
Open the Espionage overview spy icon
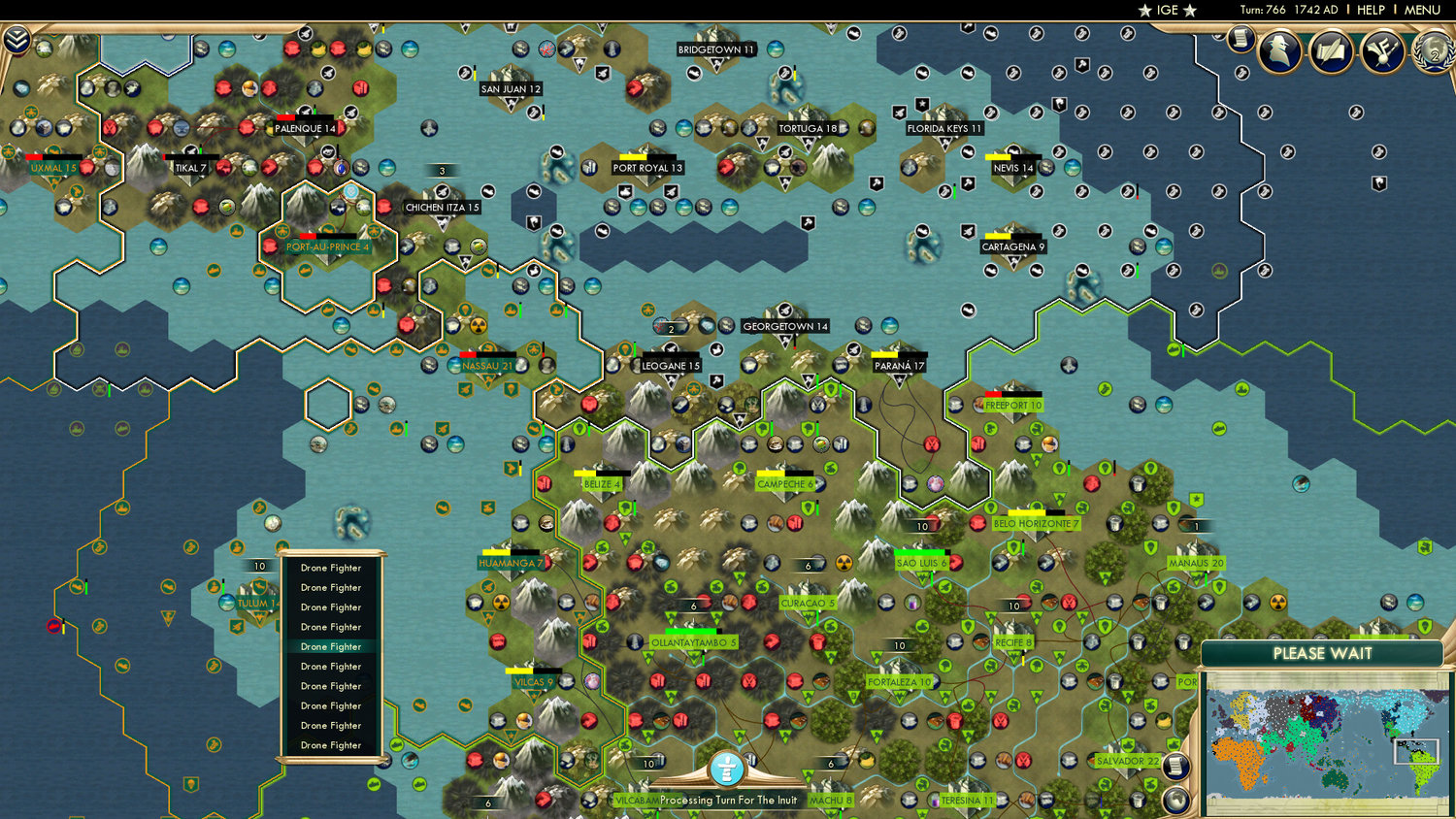click(x=1281, y=50)
